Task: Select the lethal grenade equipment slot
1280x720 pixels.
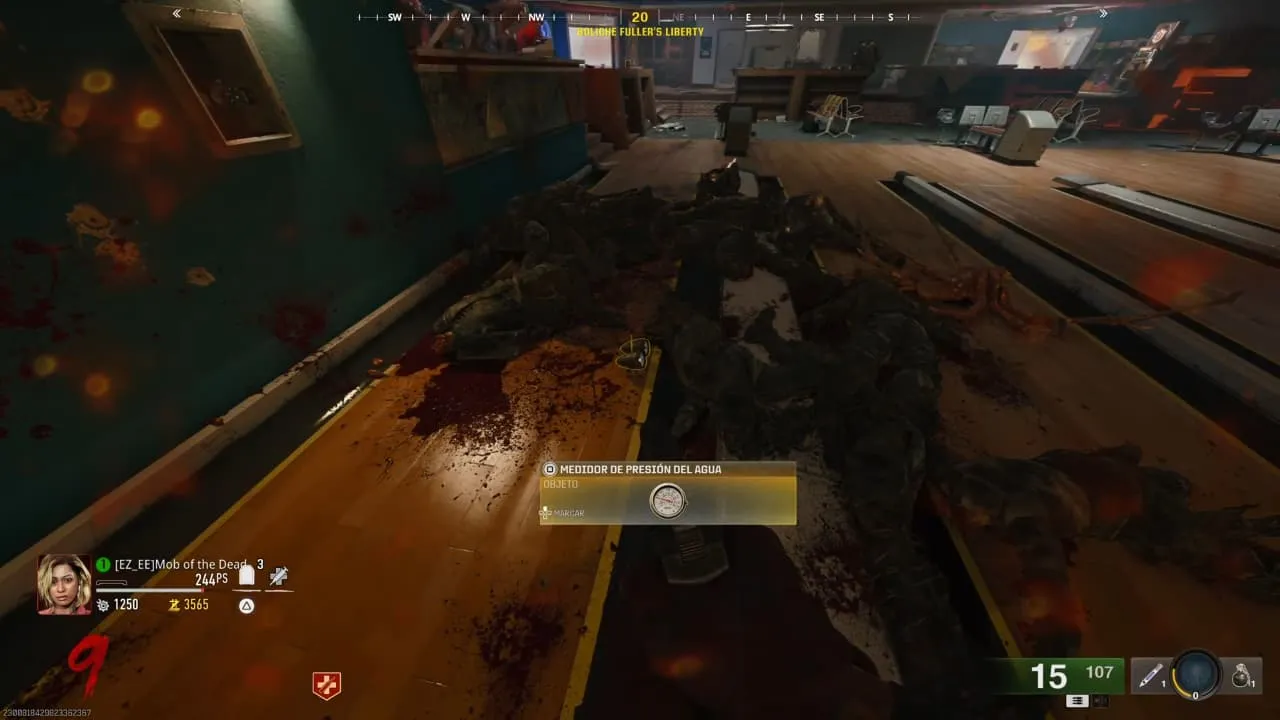Action: tap(1242, 676)
